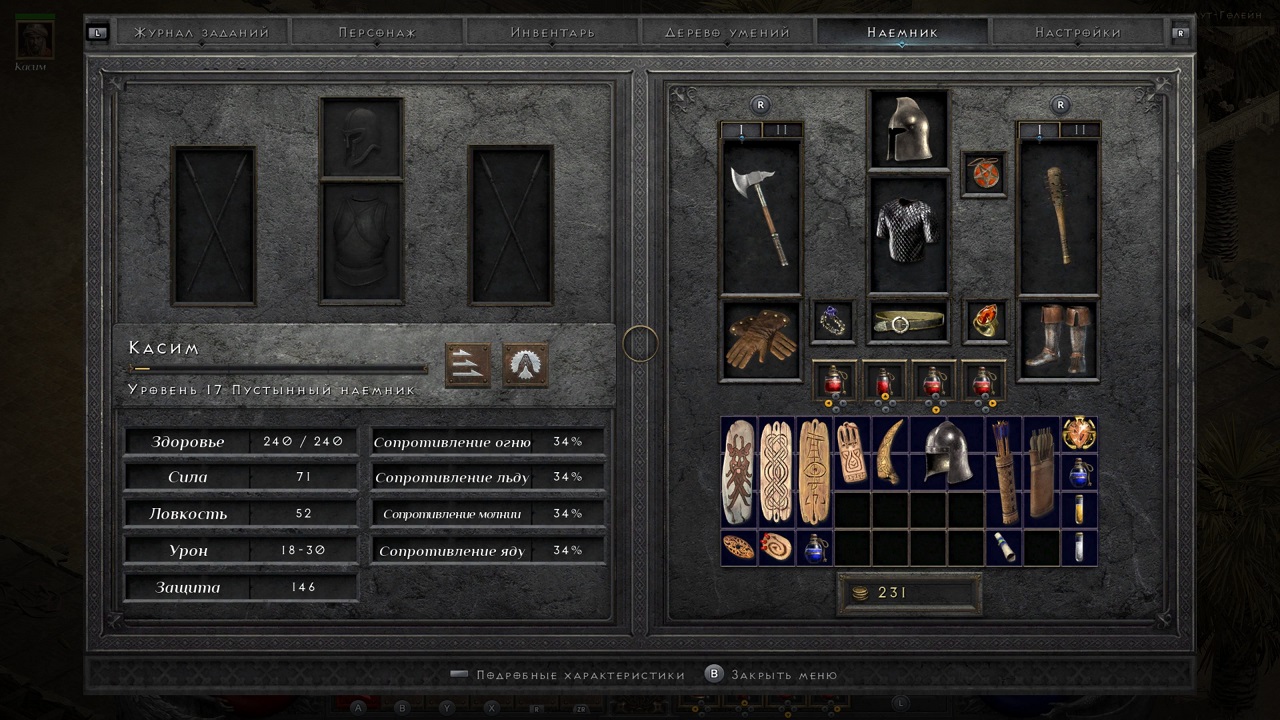Pick the equipped helmet slot
Screen dimensions: 1280x720
[908, 130]
